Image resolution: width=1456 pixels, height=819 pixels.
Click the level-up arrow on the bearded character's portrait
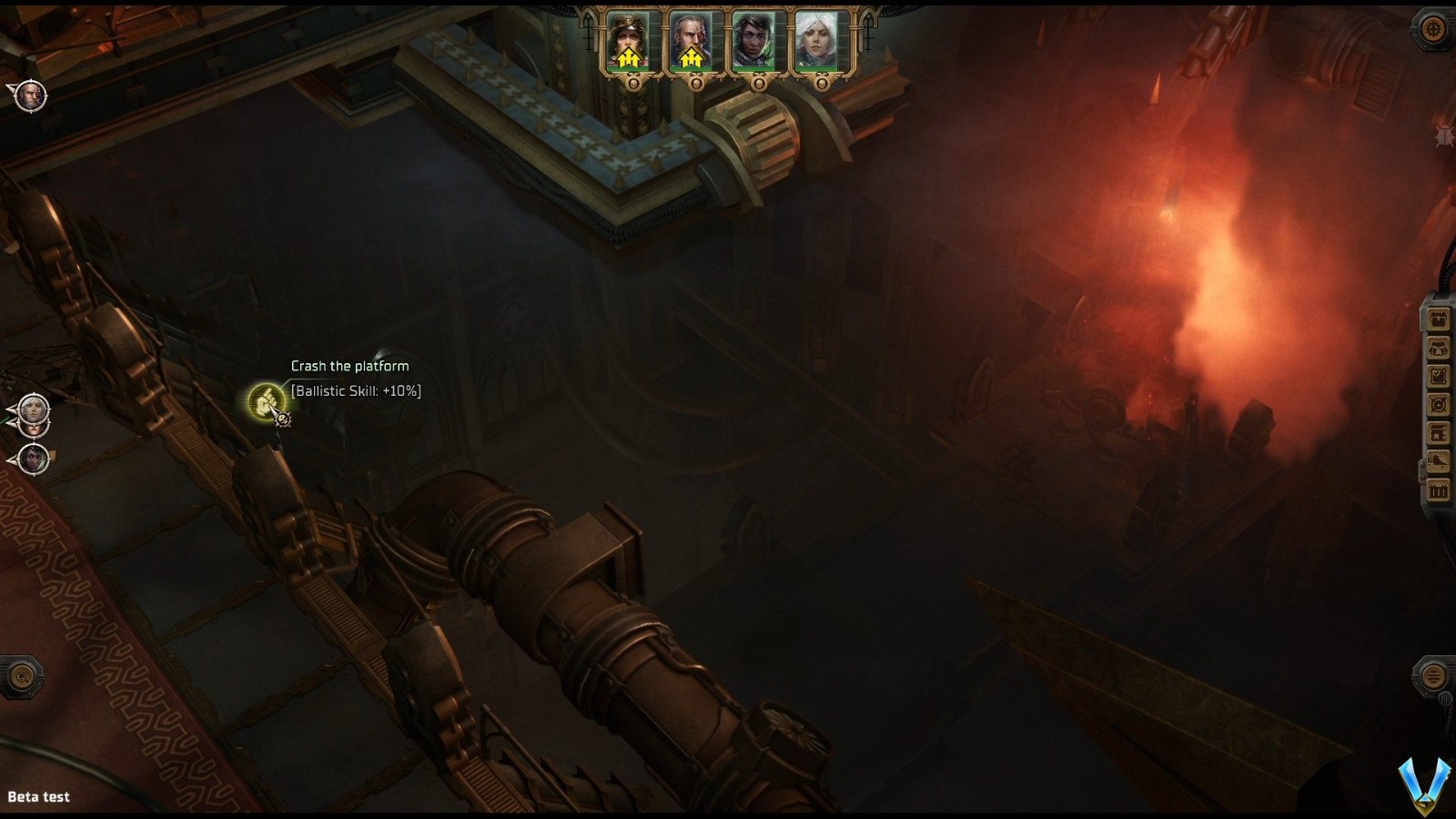click(x=690, y=57)
